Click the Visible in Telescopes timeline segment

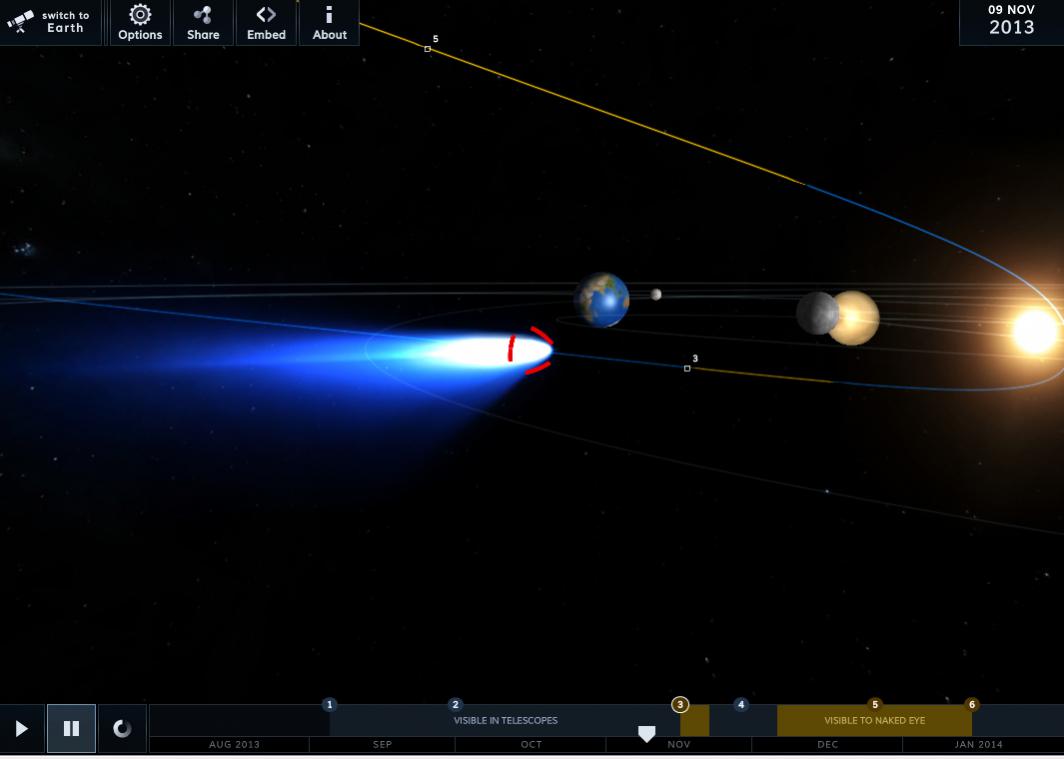(505, 721)
